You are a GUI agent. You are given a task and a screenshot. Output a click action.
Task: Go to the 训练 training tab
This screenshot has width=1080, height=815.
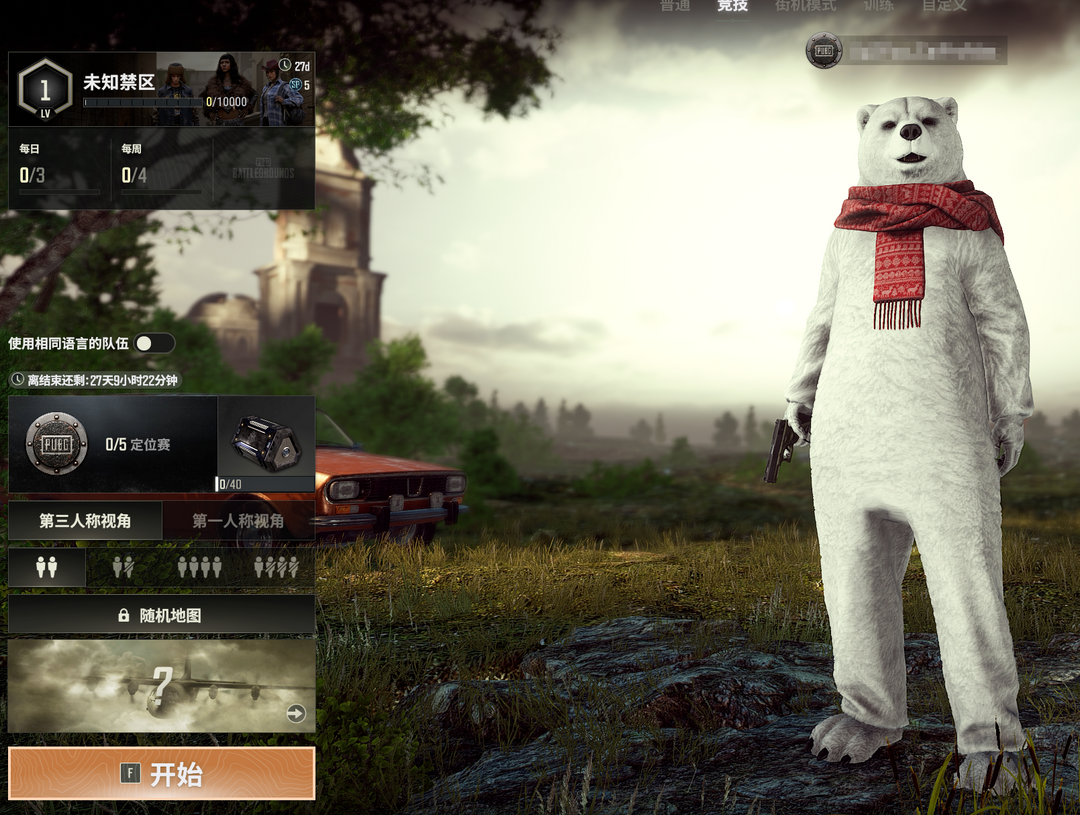[x=879, y=5]
